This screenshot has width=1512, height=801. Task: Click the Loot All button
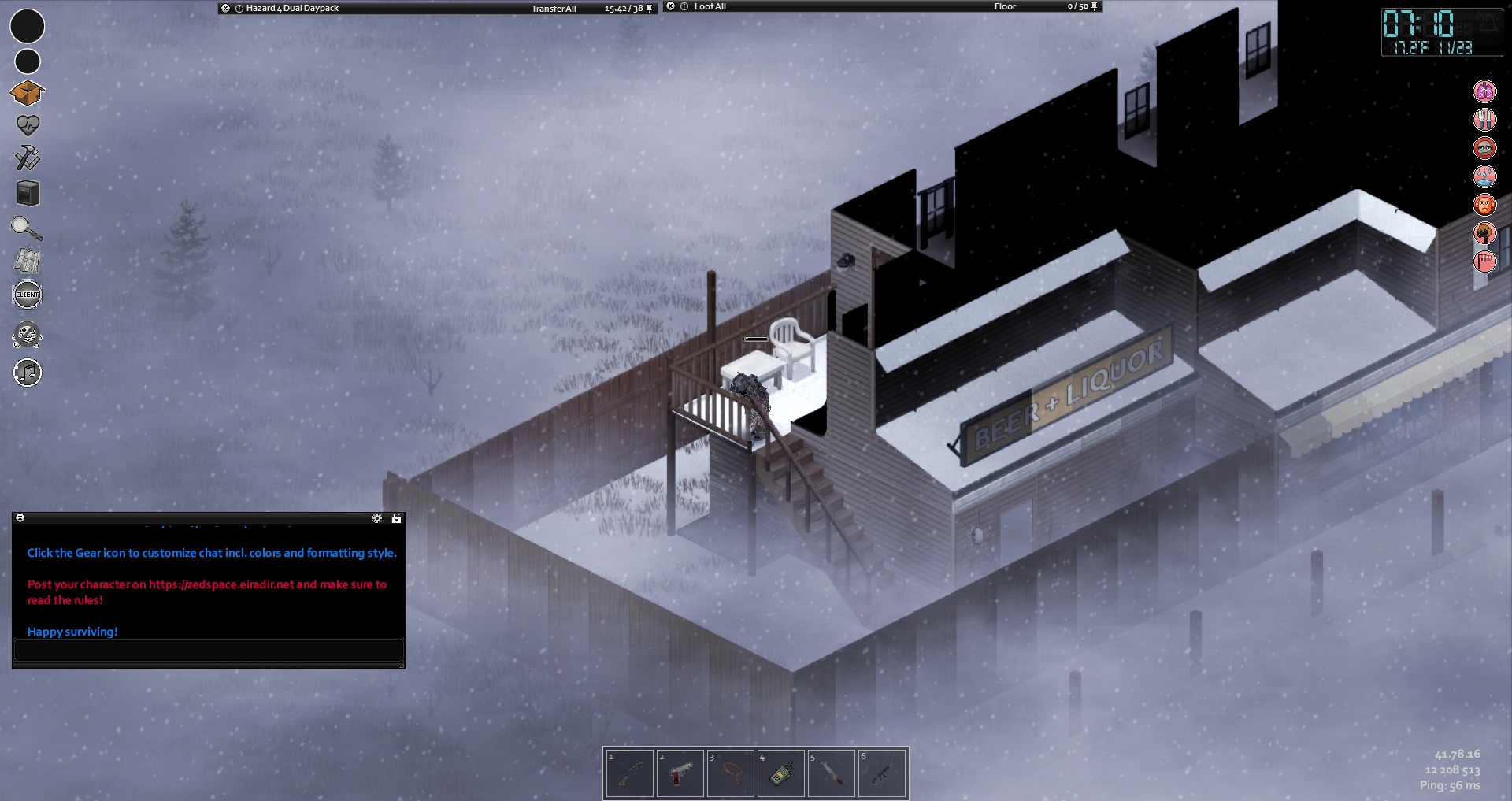pos(710,6)
